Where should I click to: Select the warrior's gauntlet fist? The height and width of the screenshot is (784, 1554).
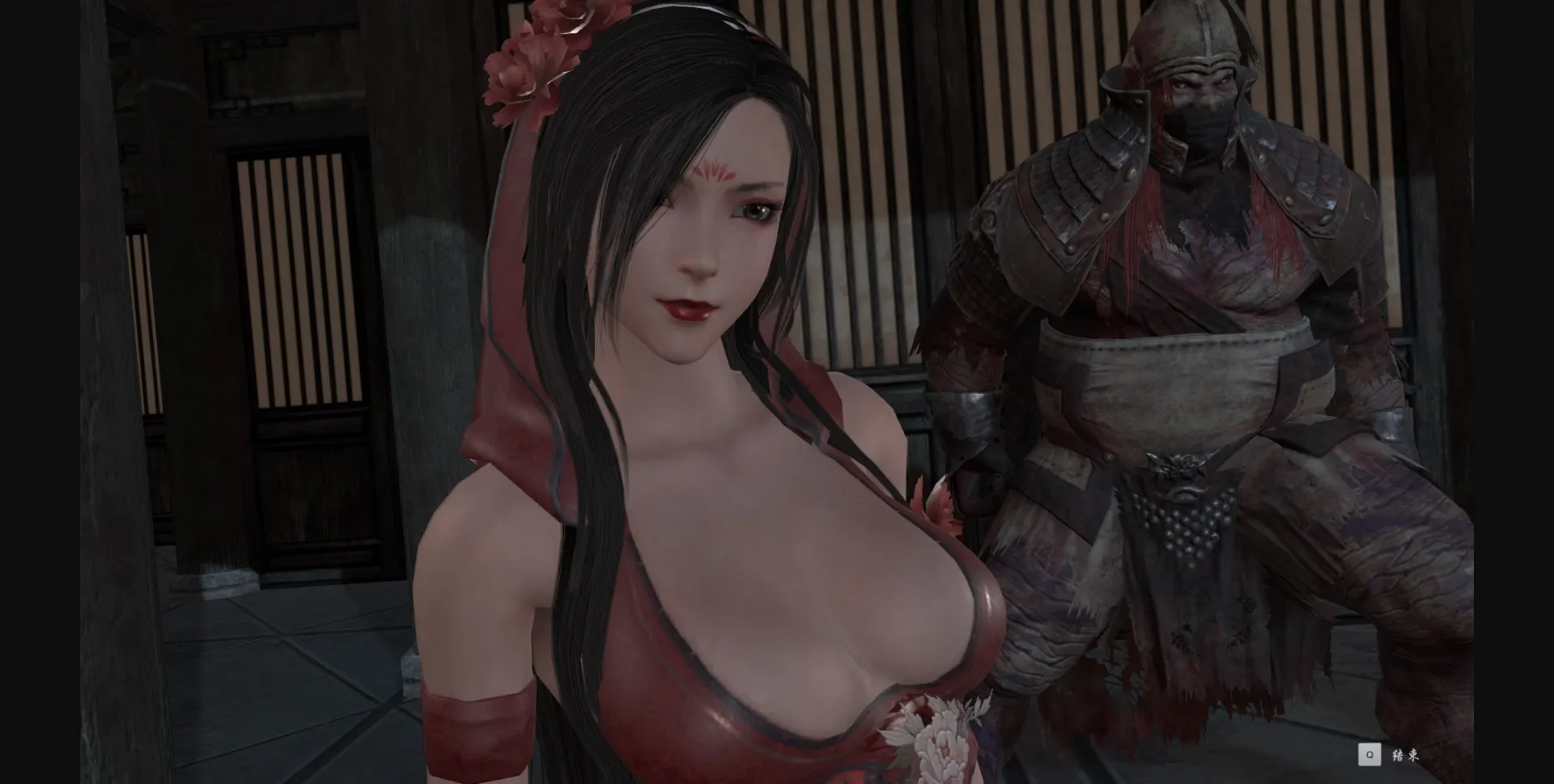coord(975,485)
